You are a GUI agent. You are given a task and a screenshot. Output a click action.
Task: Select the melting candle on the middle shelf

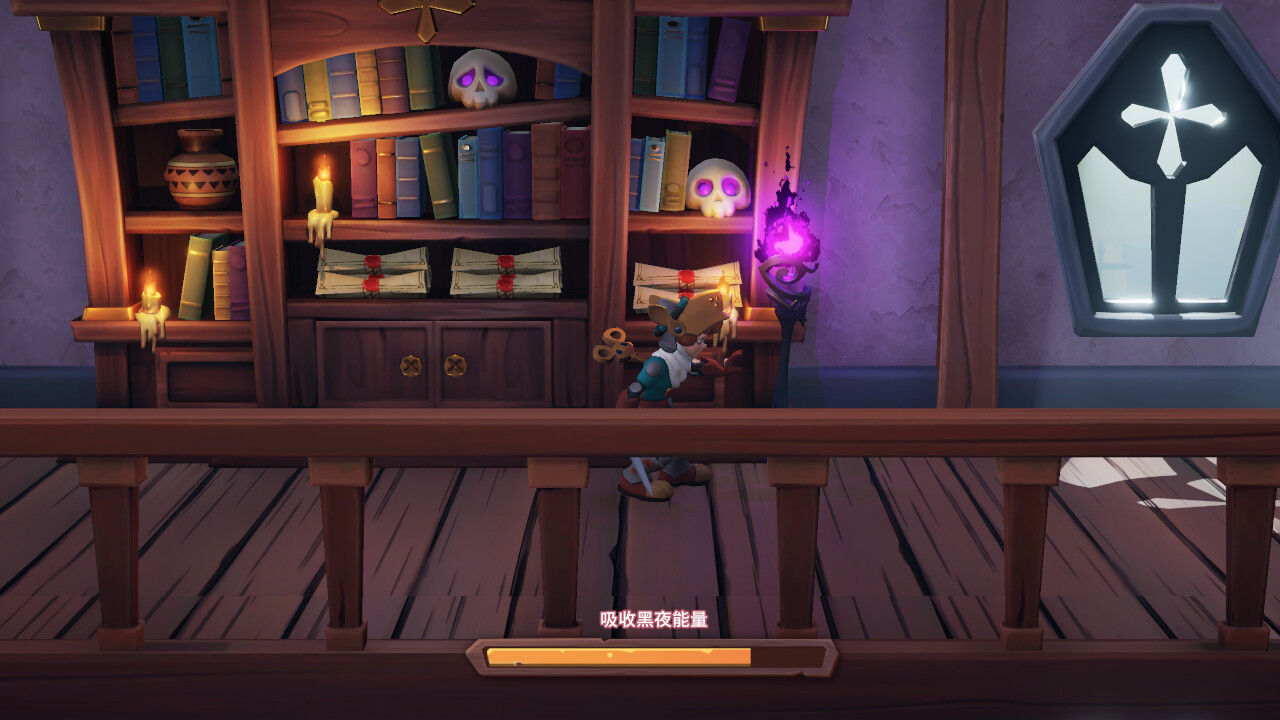pyautogui.click(x=320, y=195)
